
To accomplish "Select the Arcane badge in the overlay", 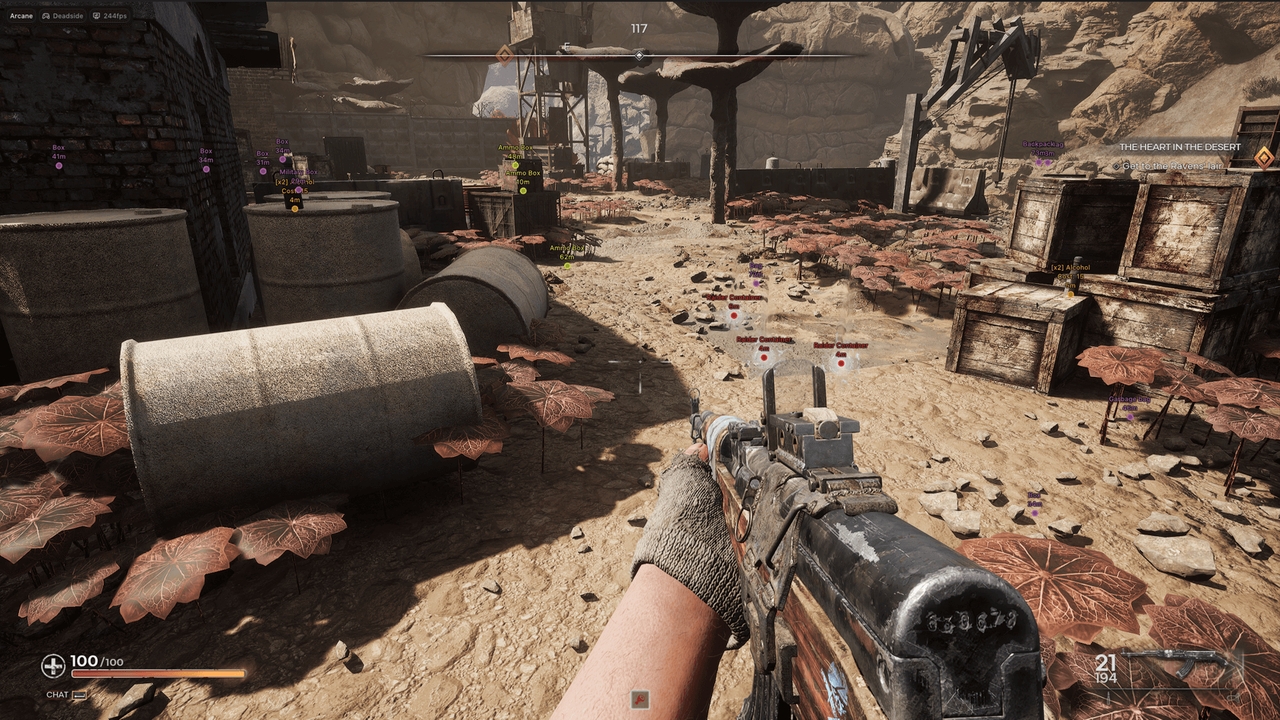I will [22, 15].
